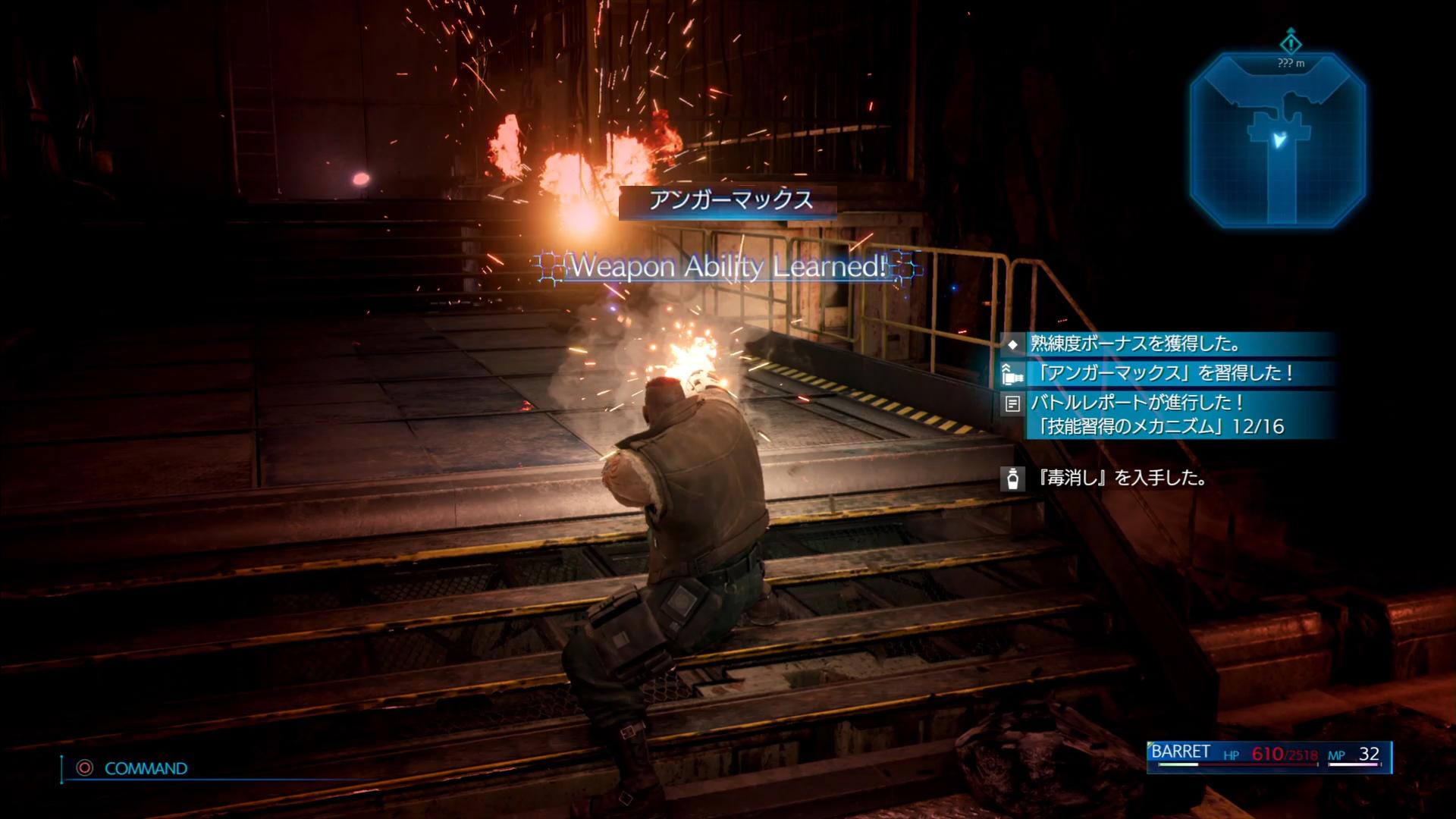This screenshot has height=819, width=1456.
Task: Click the 熟練度ボーナス notification row
Action: point(1166,344)
